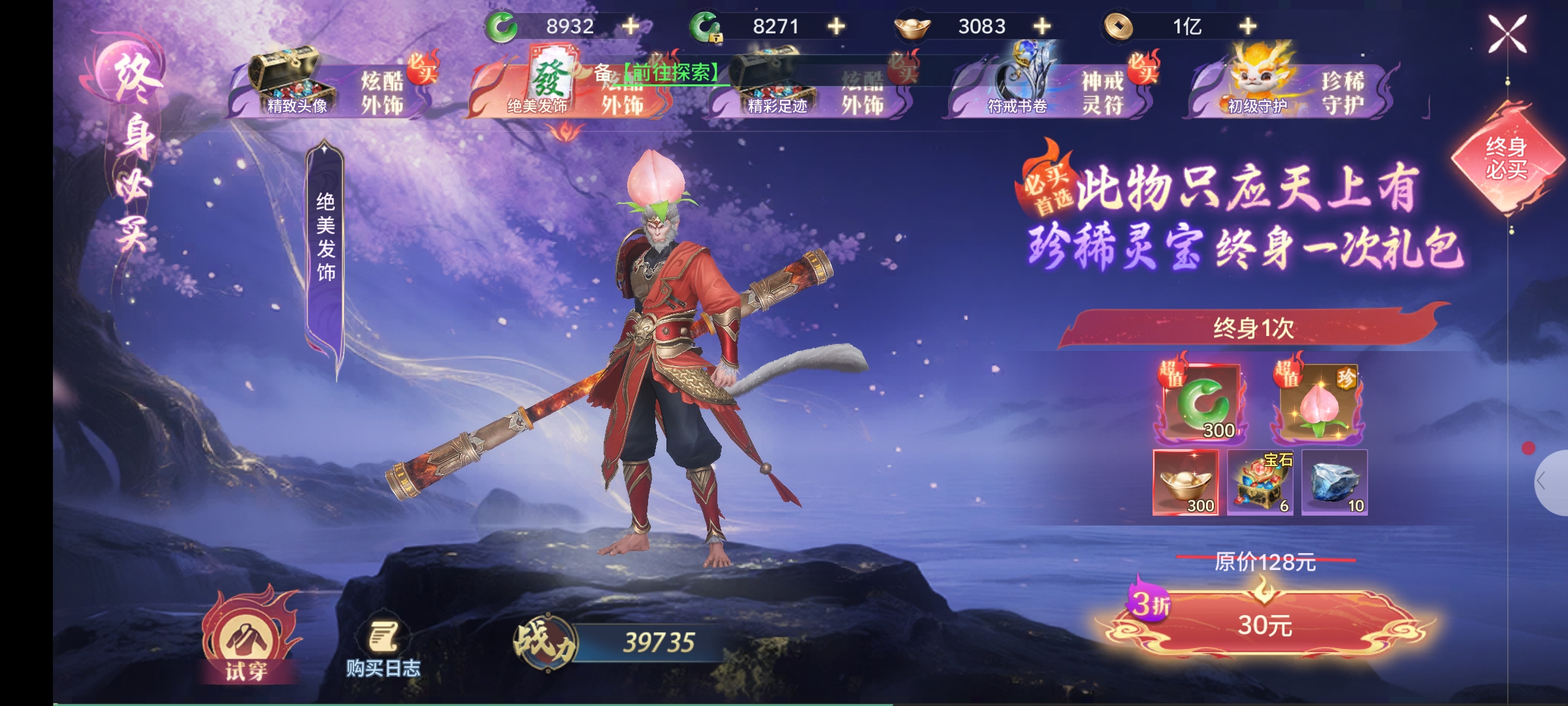View the blue ore reward slot
Image resolution: width=1568 pixels, height=706 pixels.
[x=1334, y=482]
